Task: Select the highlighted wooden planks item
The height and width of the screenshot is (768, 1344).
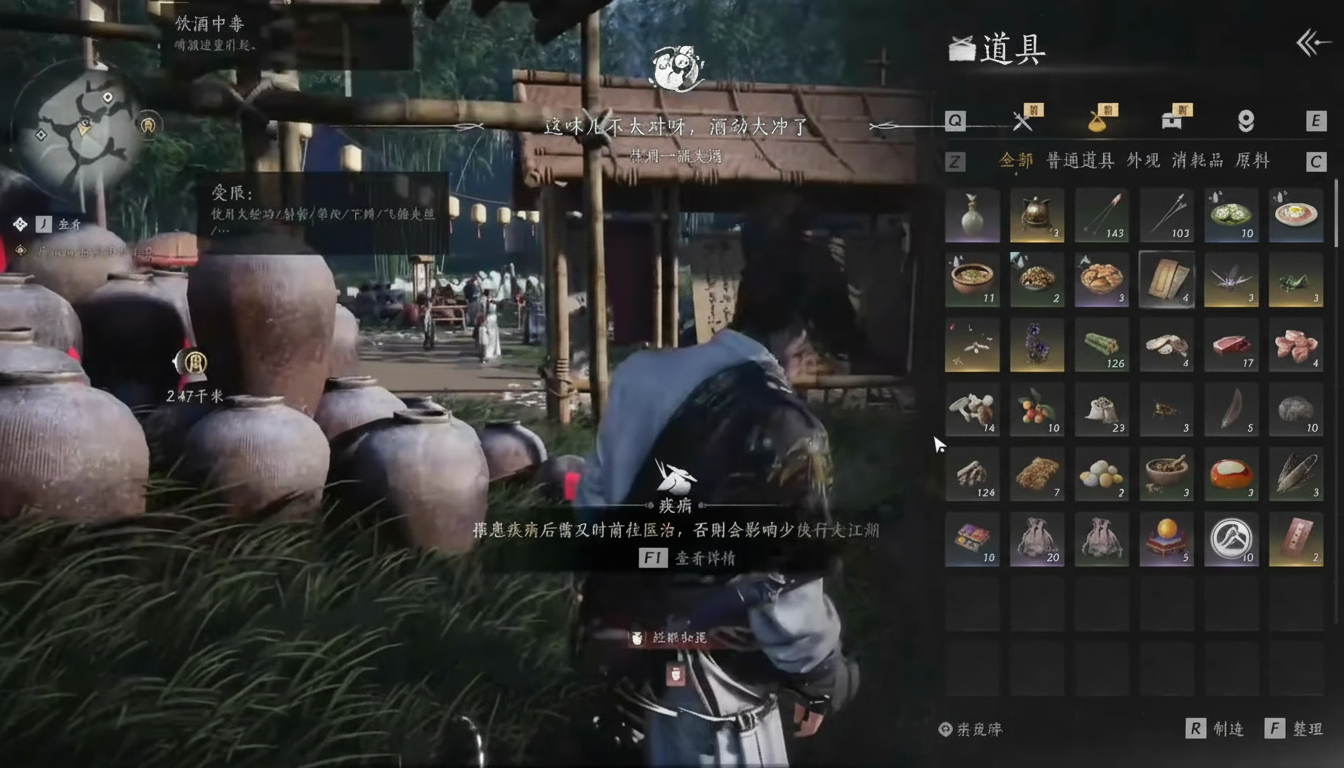Action: [1166, 279]
